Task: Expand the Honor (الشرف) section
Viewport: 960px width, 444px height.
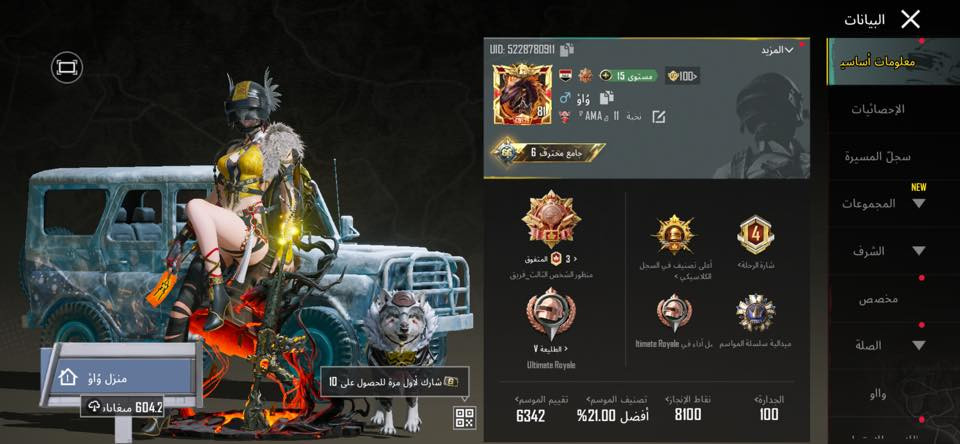Action: [x=886, y=251]
